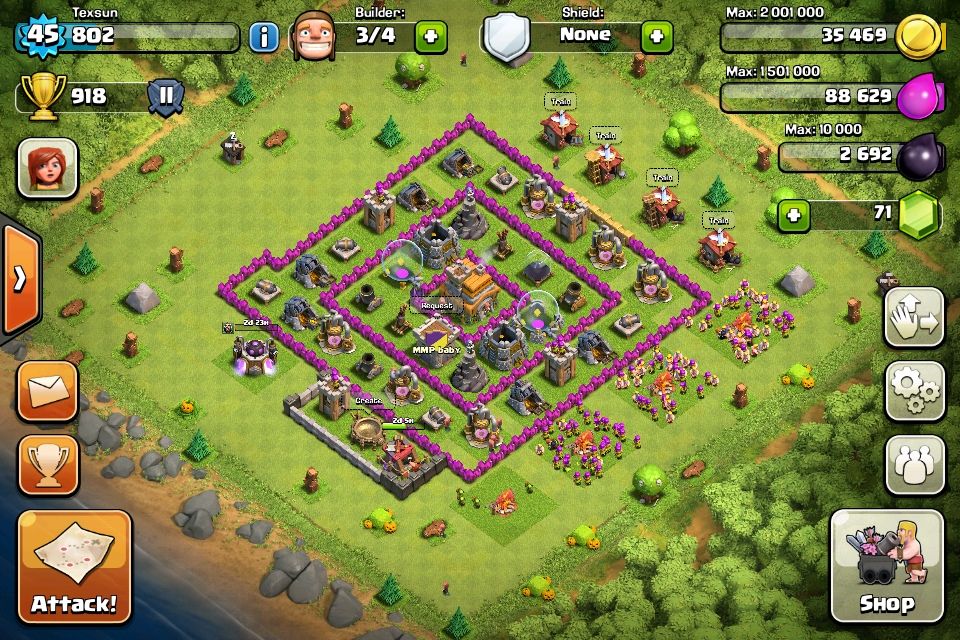Click the gold trophy count icon
960x640 pixels.
coord(41,96)
